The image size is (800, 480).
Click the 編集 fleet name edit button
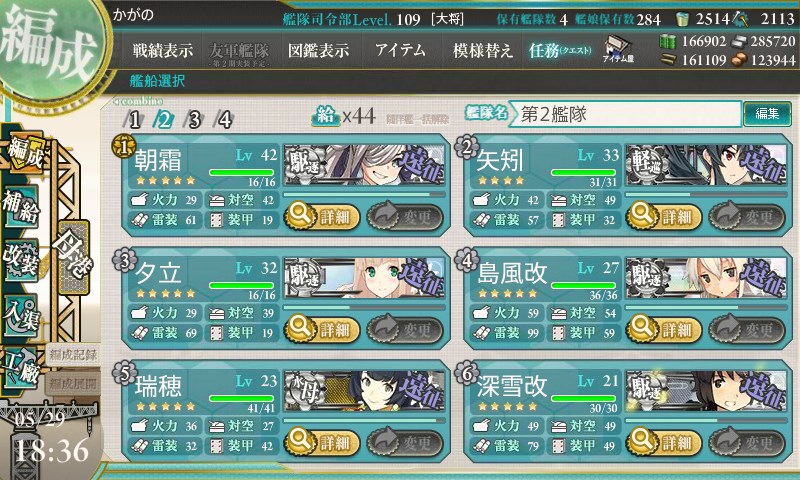tap(767, 114)
